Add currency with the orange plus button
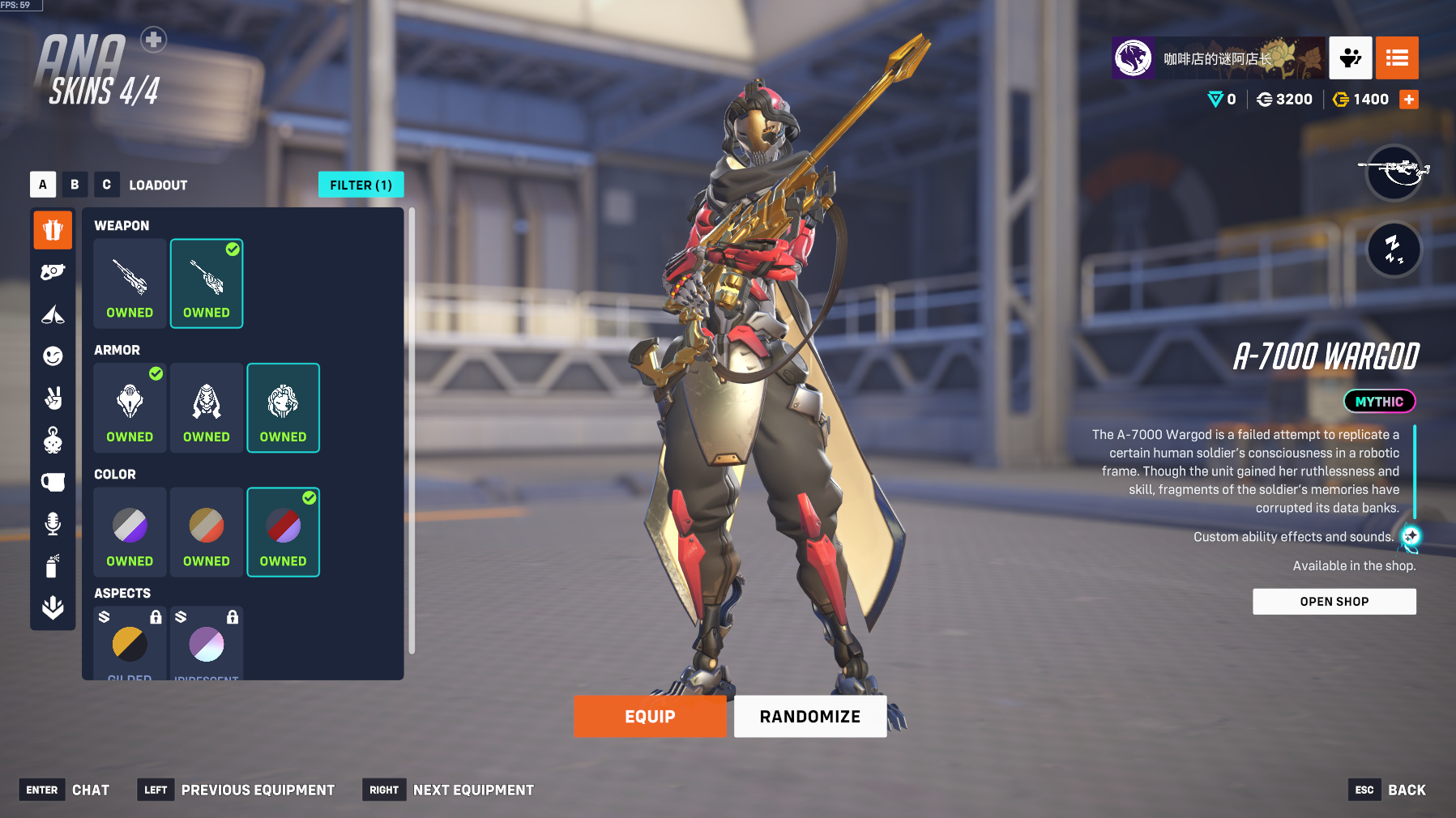The height and width of the screenshot is (818, 1456). click(x=1409, y=100)
